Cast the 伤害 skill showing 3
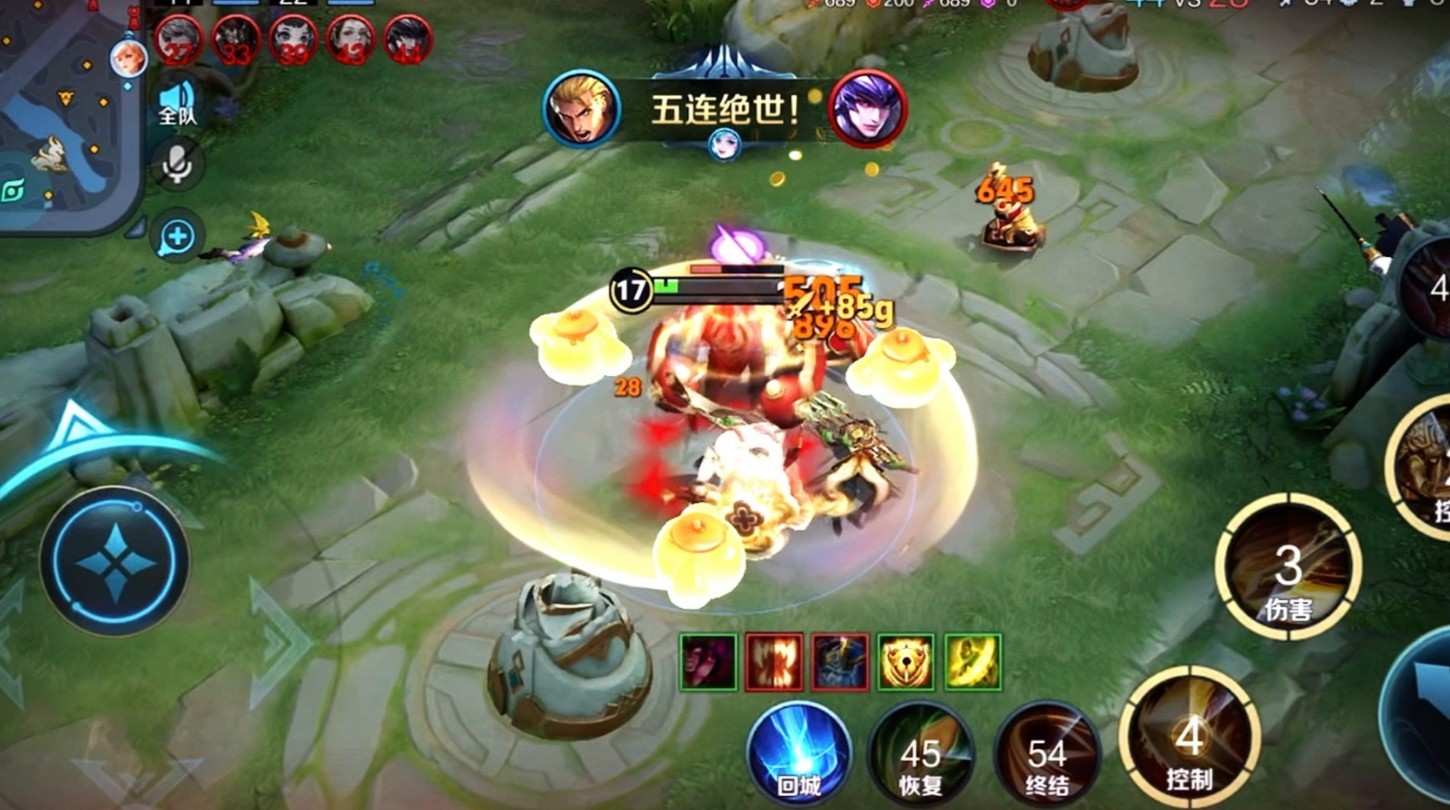The width and height of the screenshot is (1450, 810). 1288,567
